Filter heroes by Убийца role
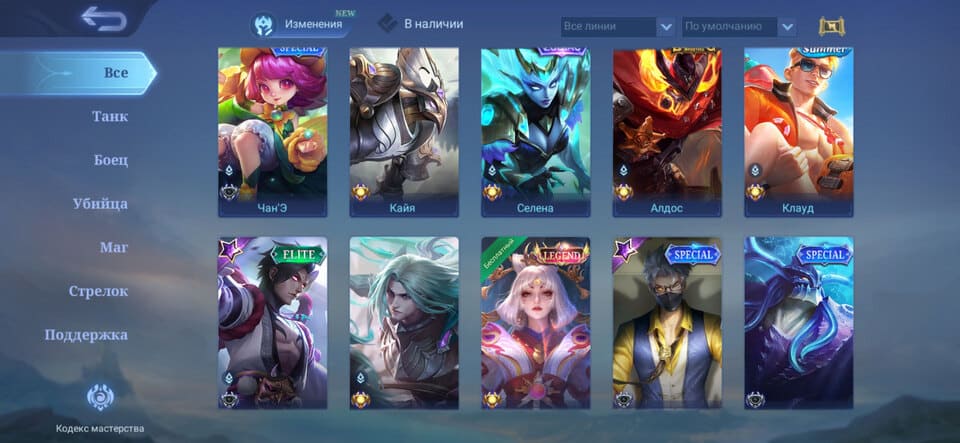This screenshot has height=443, width=960. 100,204
